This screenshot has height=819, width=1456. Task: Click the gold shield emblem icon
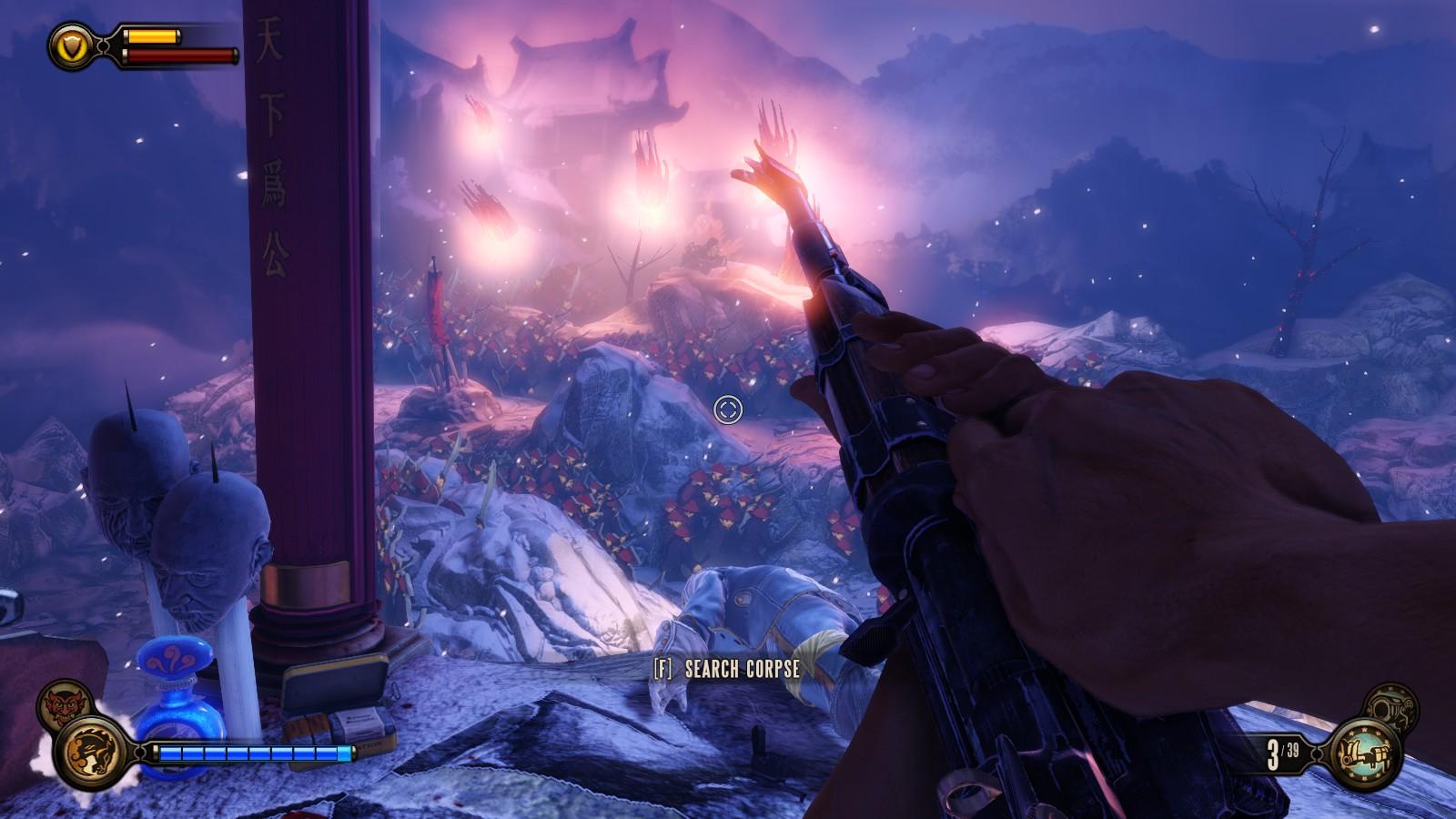pyautogui.click(x=72, y=45)
